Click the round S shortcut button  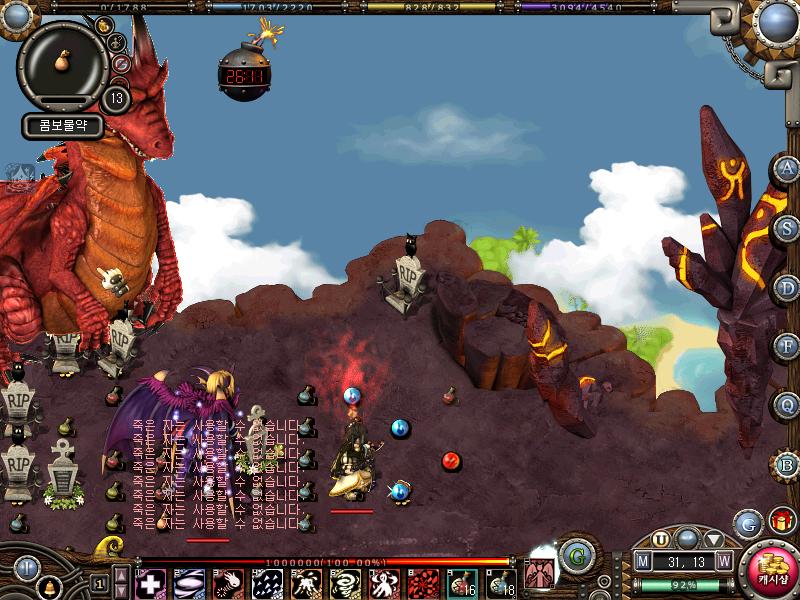[787, 227]
